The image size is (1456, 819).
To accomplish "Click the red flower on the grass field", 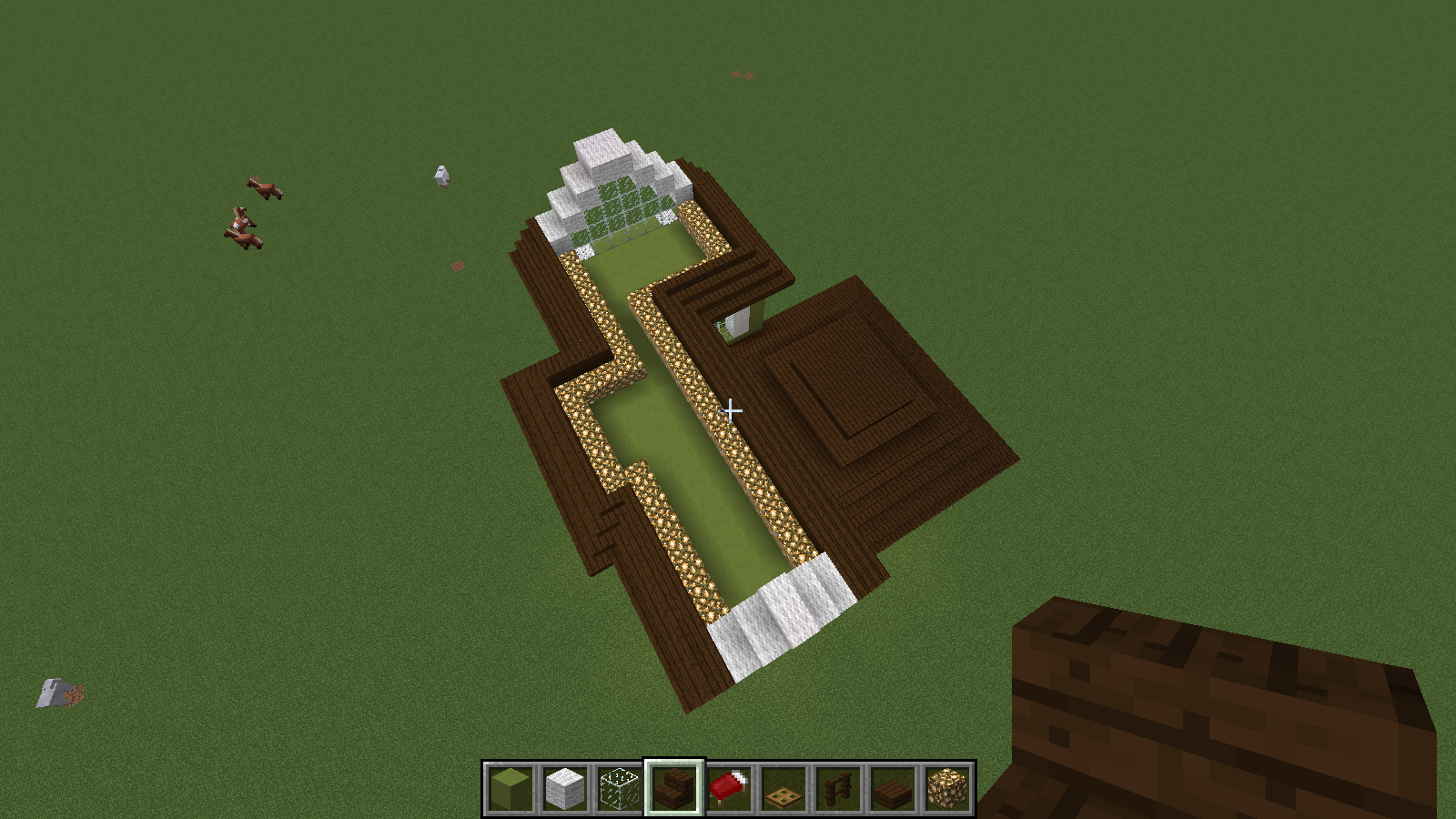I will 457,268.
